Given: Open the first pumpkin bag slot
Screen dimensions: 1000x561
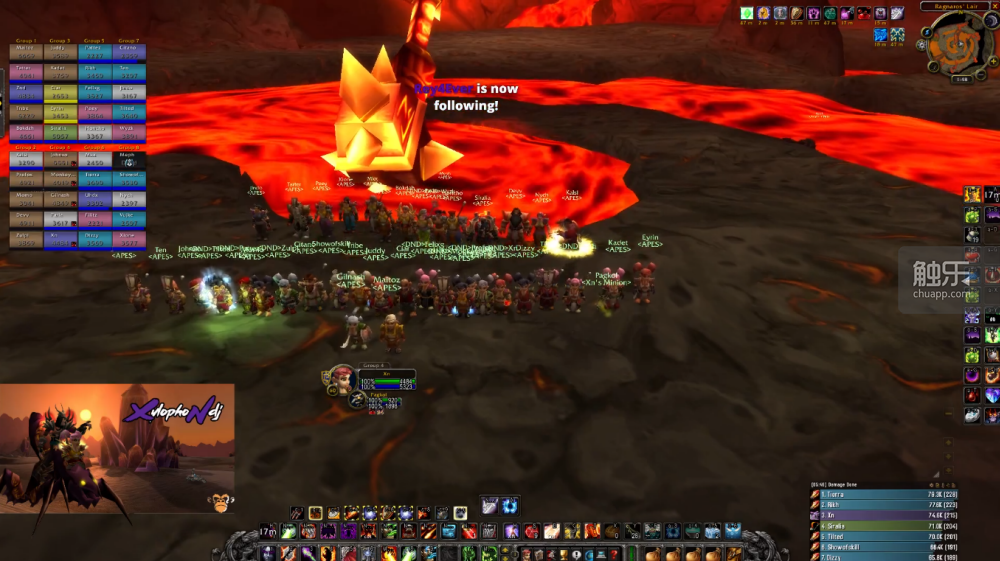Looking at the screenshot, I should [653, 553].
